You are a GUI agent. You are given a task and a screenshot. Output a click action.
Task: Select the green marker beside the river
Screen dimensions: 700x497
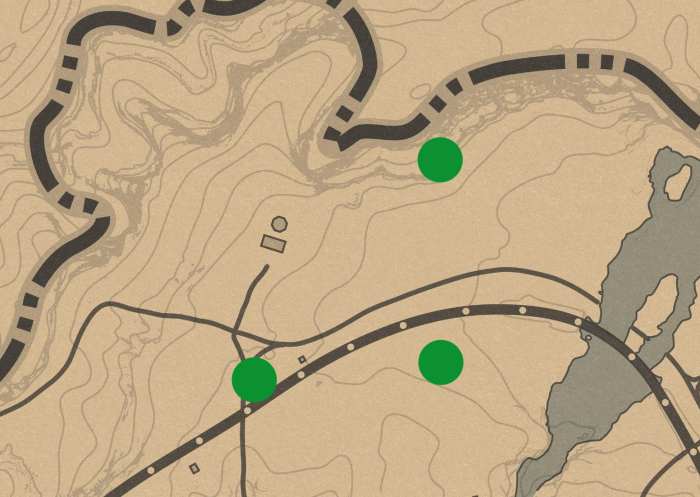click(440, 160)
